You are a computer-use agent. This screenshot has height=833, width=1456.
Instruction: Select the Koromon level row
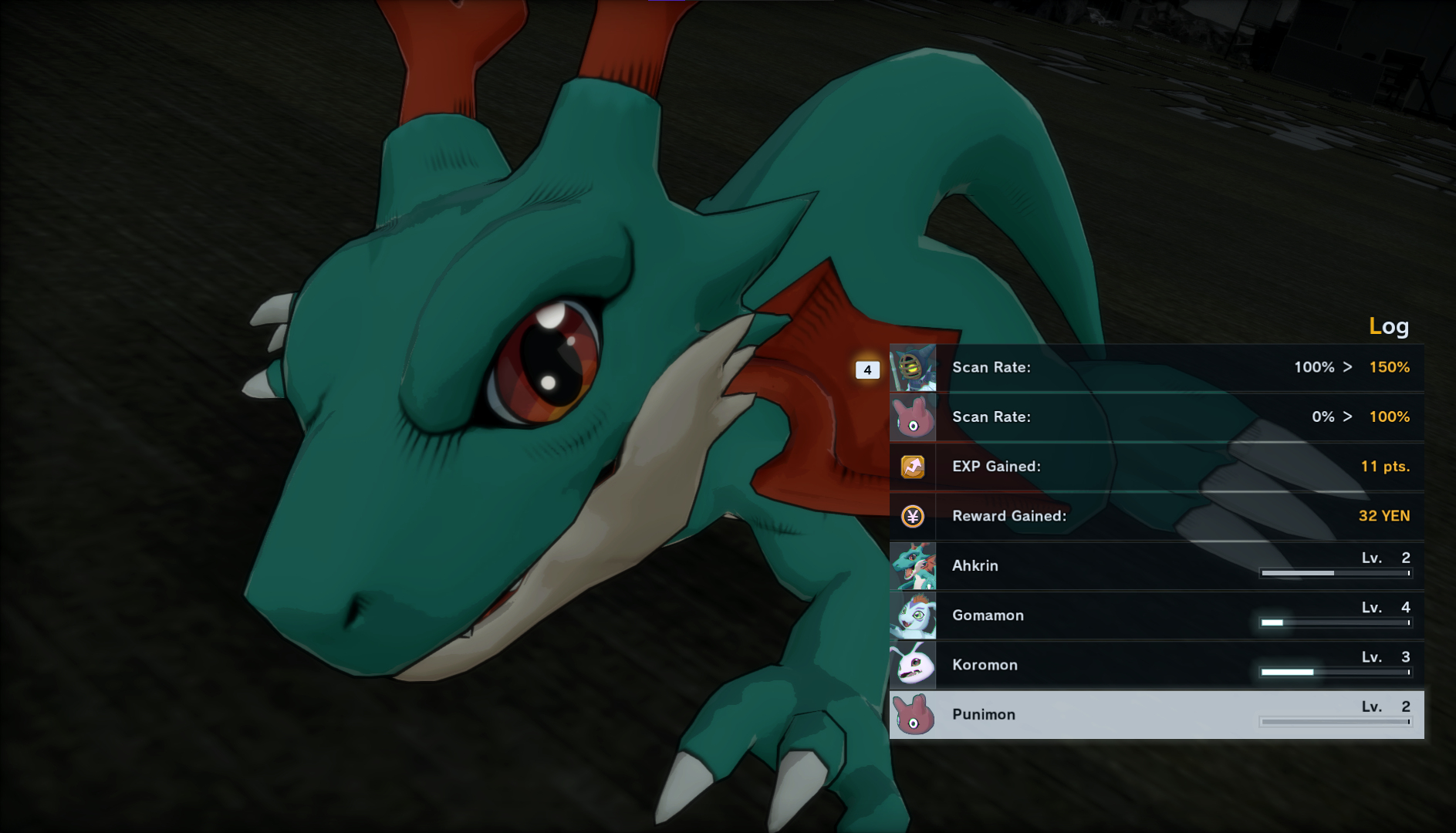pyautogui.click(x=1156, y=665)
